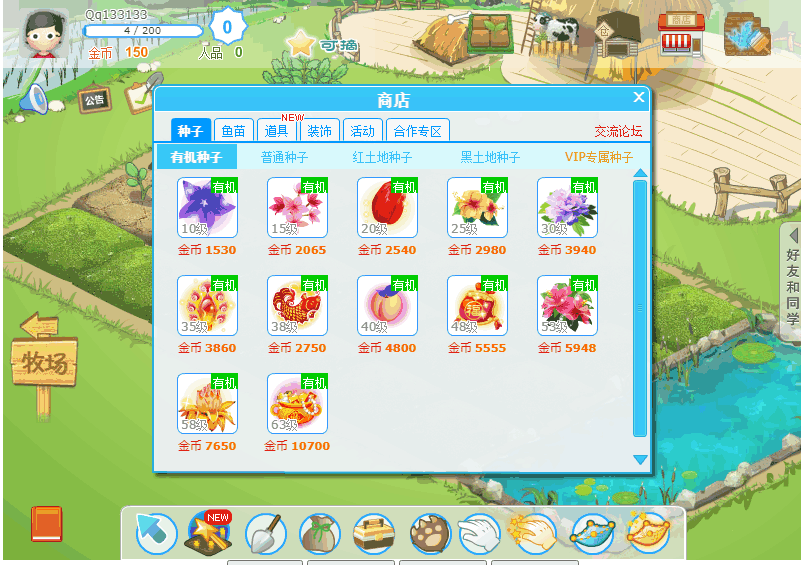Select the shovel tool in the toolbar
801x565 pixels.
[265, 535]
